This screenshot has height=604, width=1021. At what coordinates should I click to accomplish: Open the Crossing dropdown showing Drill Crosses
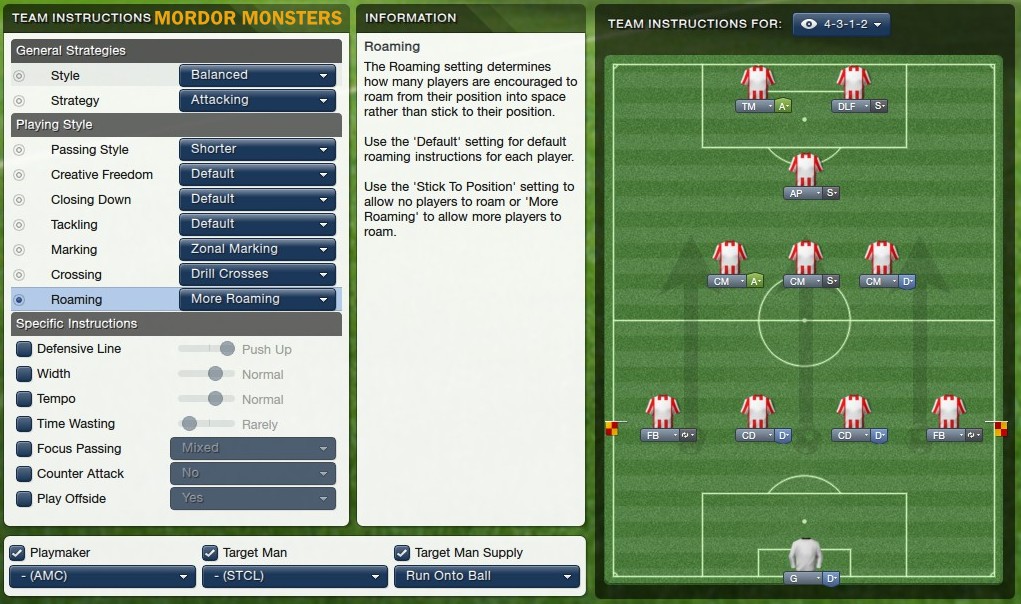[x=257, y=274]
